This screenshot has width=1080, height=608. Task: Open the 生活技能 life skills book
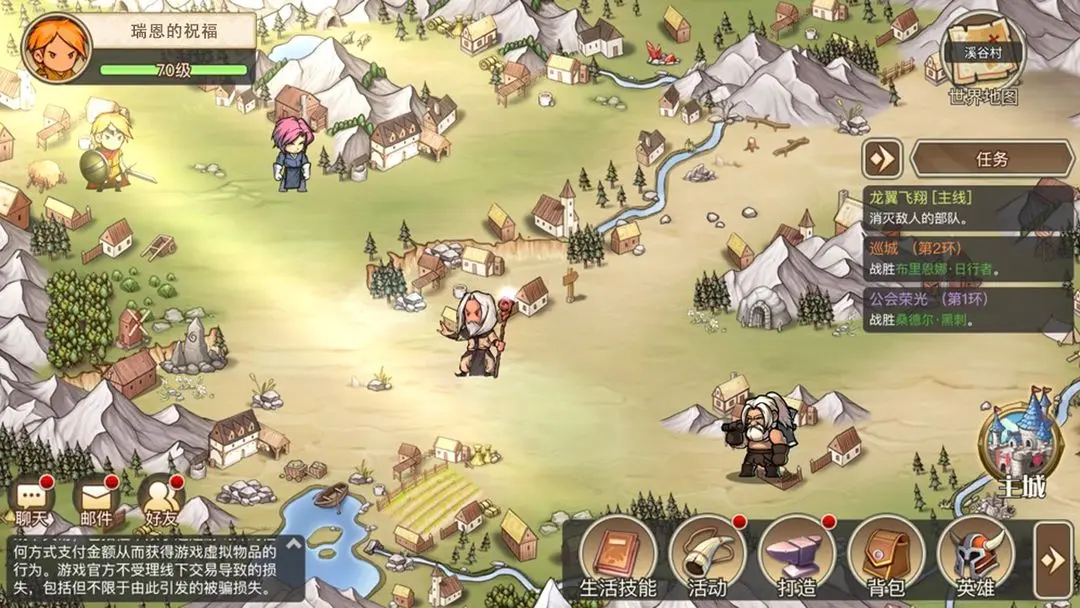[618, 556]
